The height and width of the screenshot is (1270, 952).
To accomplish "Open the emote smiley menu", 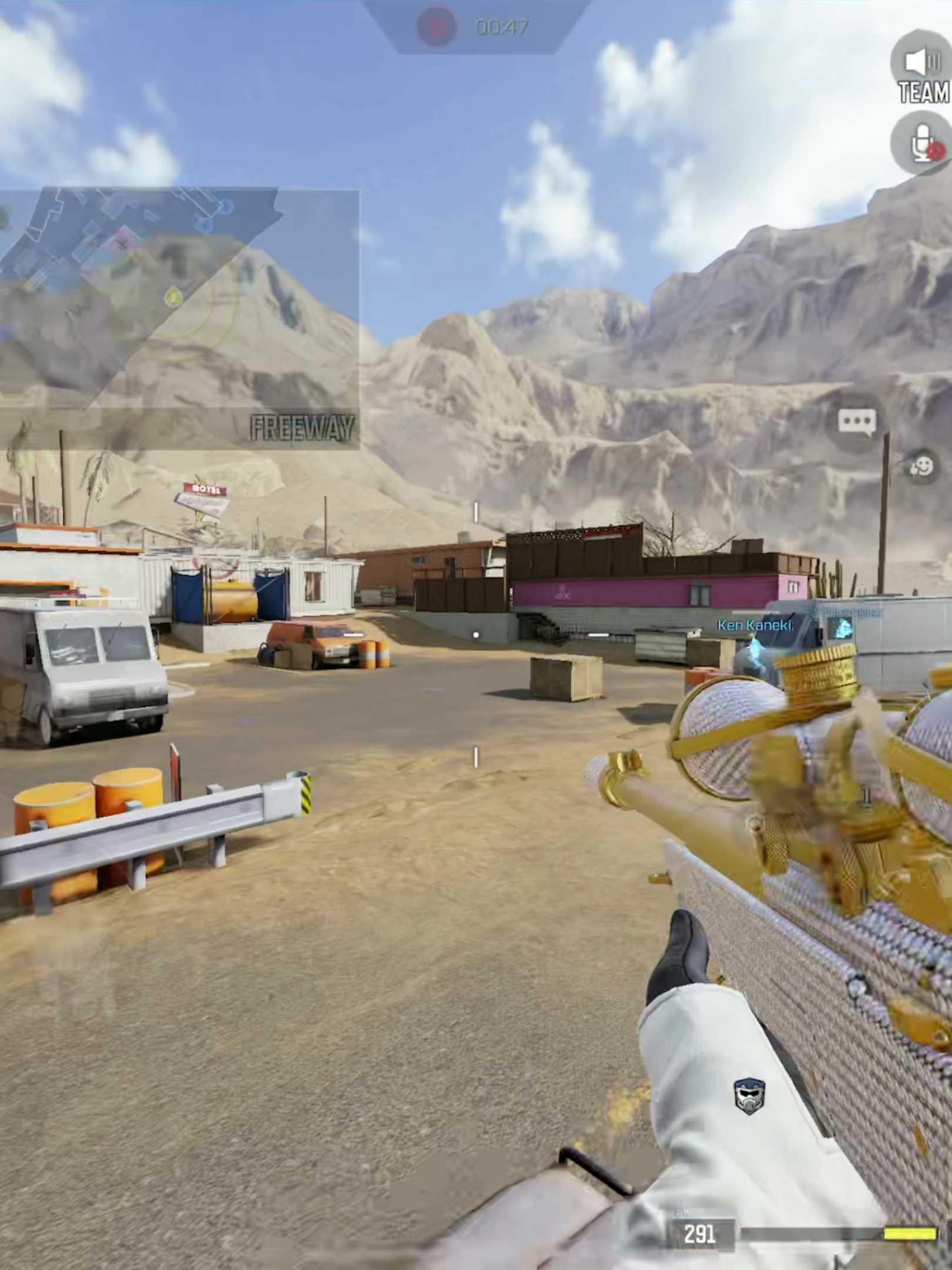I will 921,467.
